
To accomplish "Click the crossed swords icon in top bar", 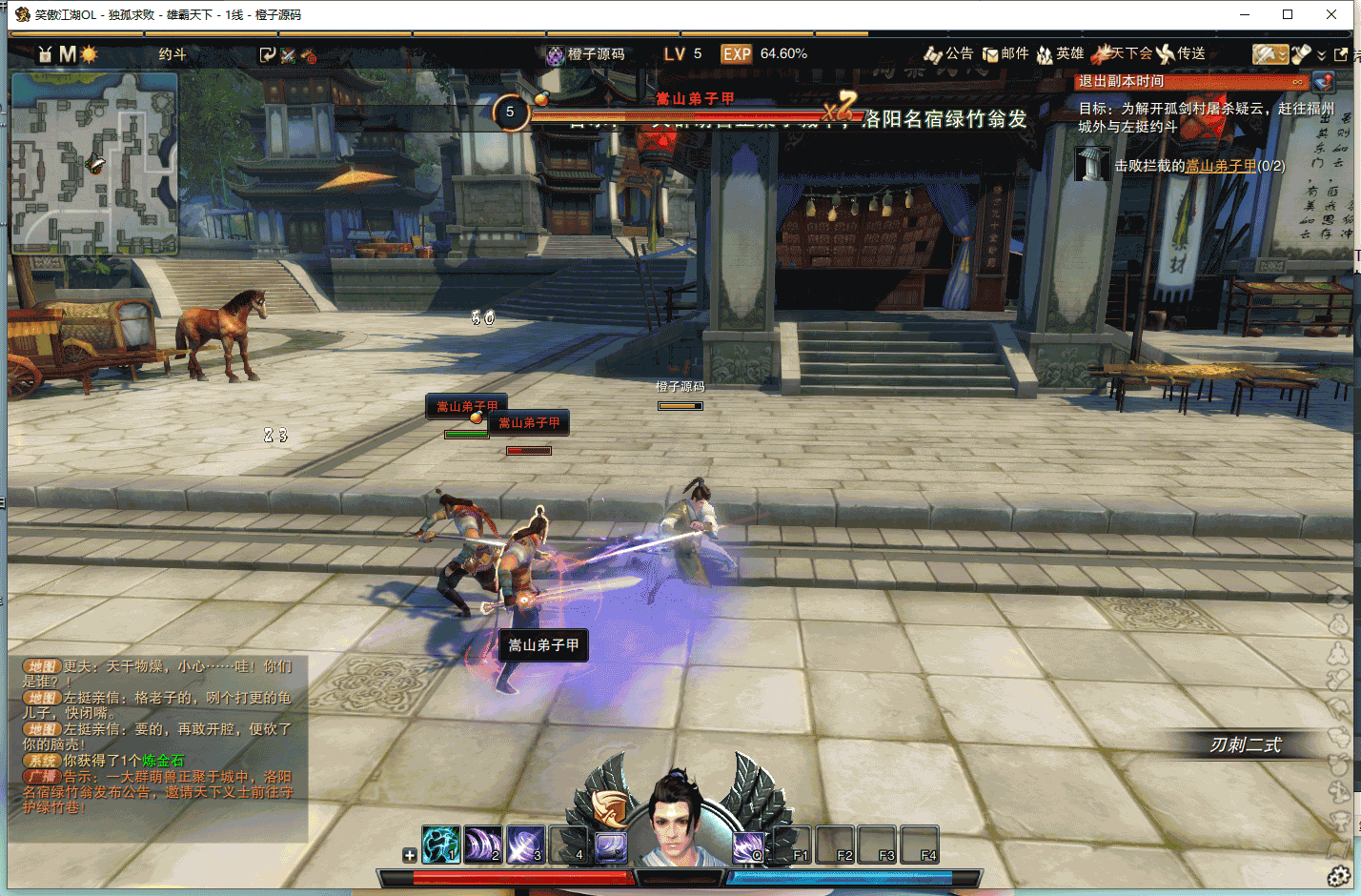I will click(x=288, y=55).
